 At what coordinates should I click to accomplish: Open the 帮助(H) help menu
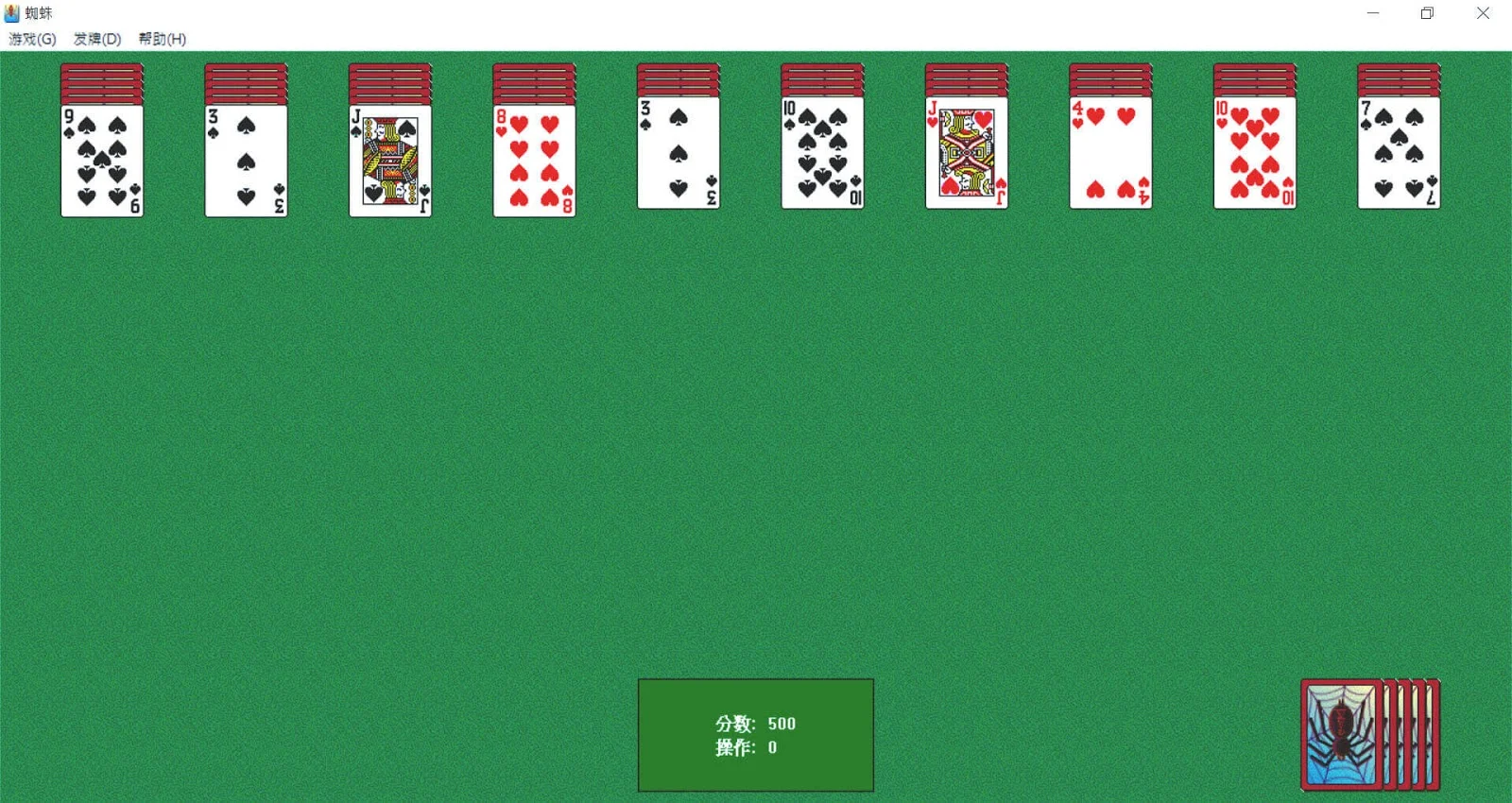(x=159, y=40)
